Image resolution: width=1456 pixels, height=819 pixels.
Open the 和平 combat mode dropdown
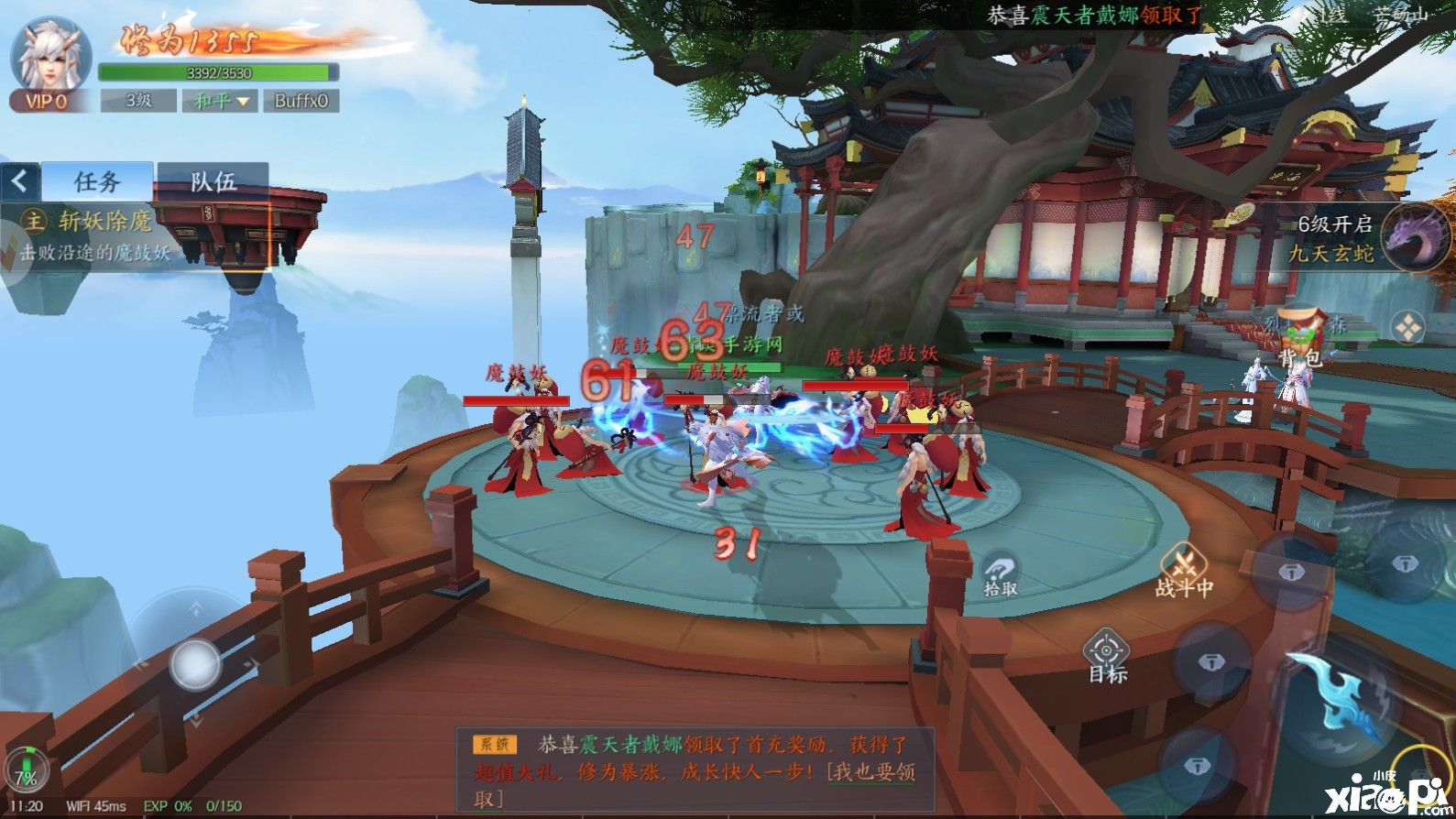point(220,101)
